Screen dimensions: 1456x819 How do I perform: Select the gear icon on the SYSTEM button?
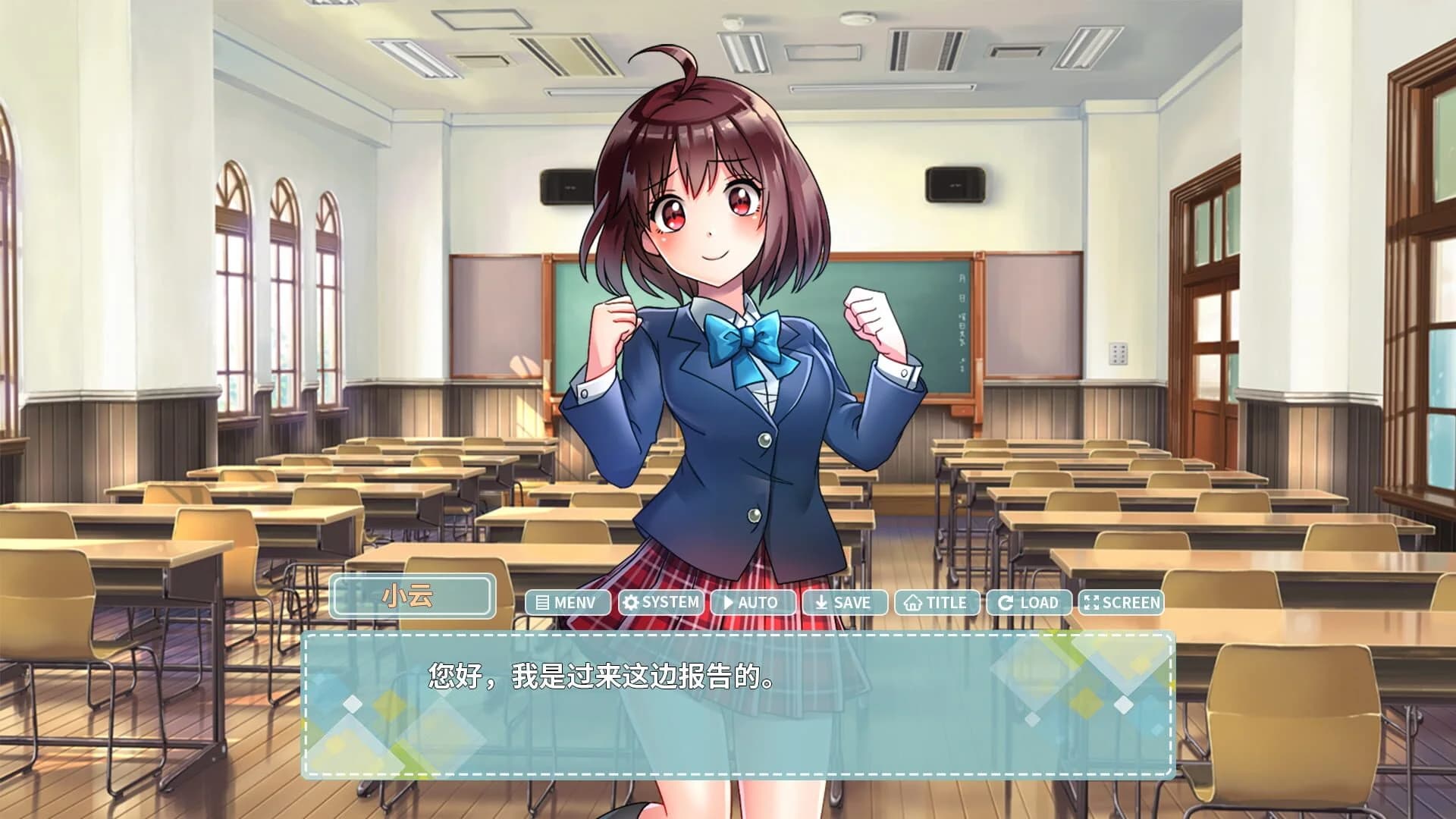pyautogui.click(x=631, y=603)
